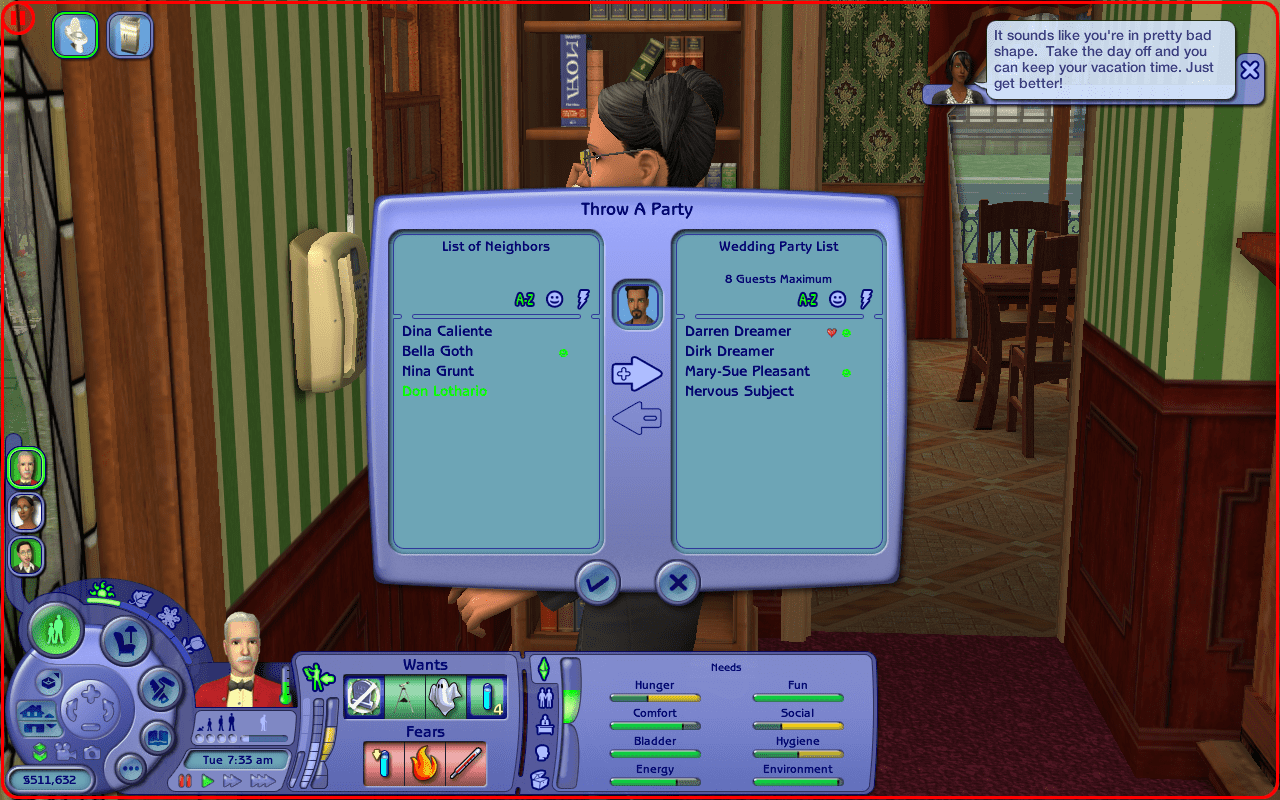Switch to Buy Mode with the chair icon
1280x800 pixels.
(123, 638)
